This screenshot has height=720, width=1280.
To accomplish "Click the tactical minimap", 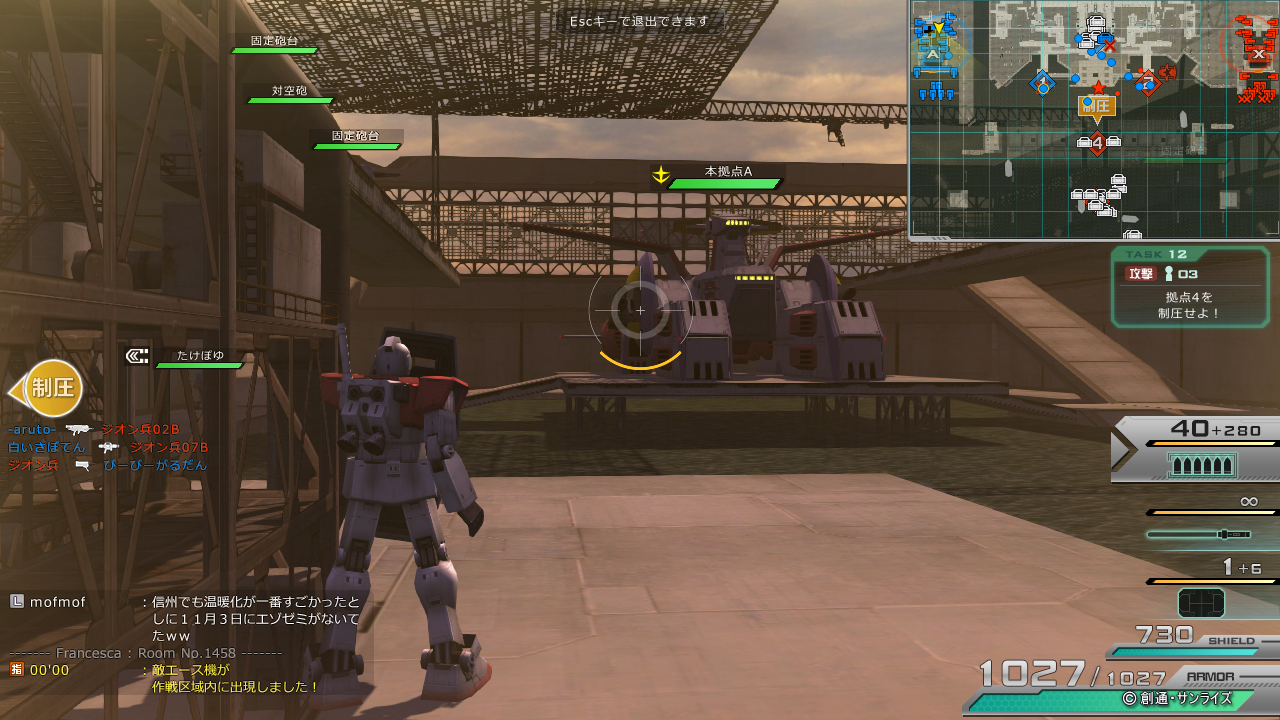I will point(1094,120).
